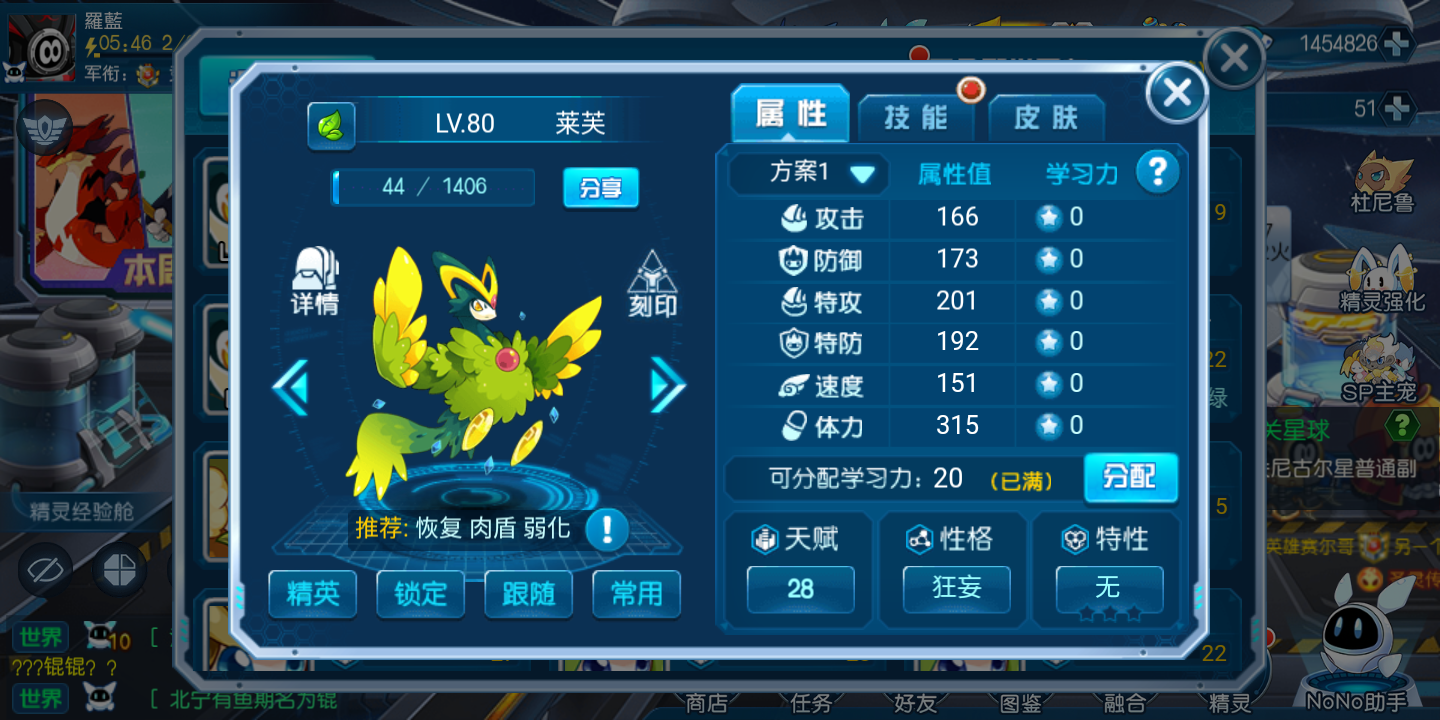
Task: Click the 锁定 lock button
Action: point(420,594)
